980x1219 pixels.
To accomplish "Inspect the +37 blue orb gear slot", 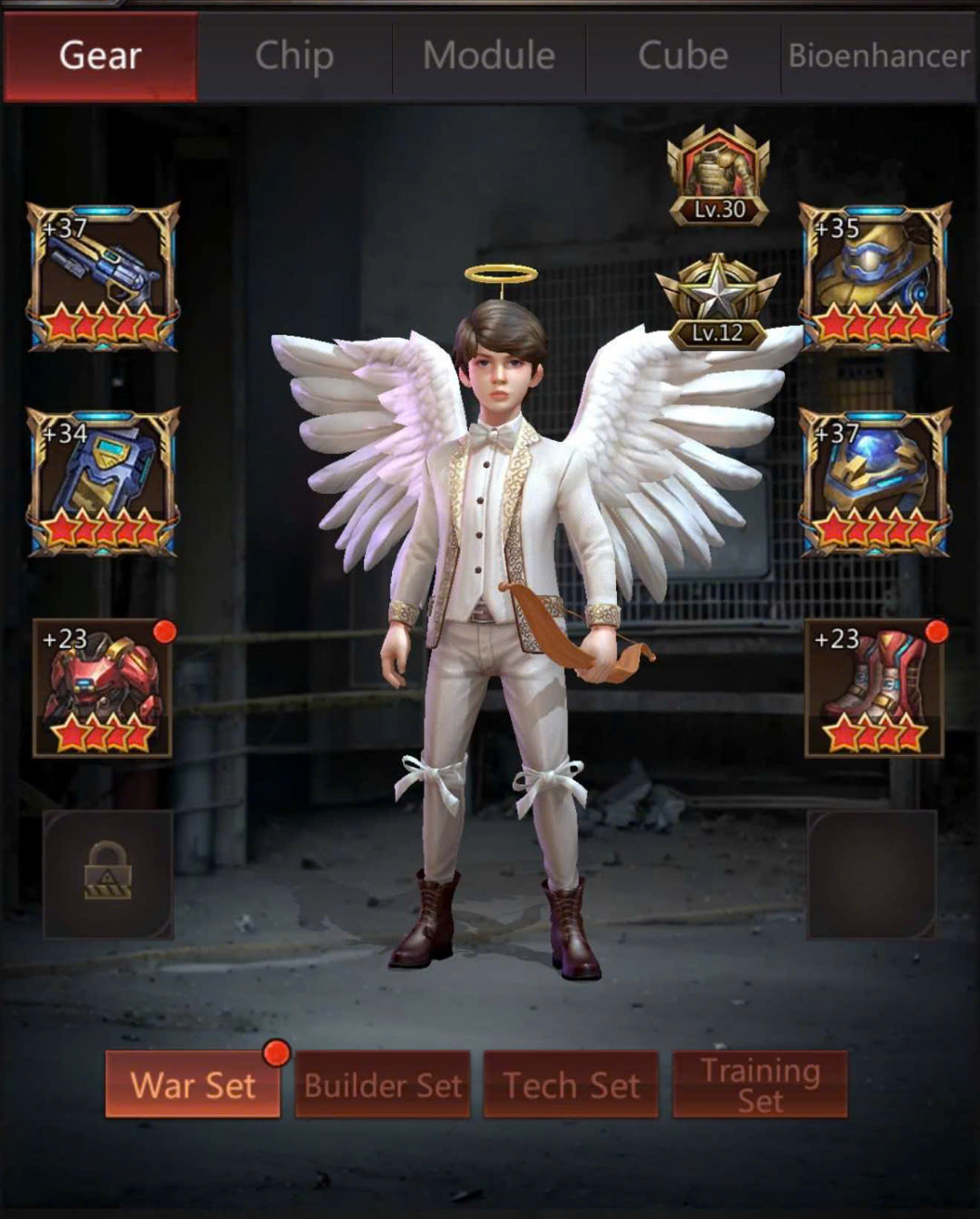I will click(x=875, y=482).
